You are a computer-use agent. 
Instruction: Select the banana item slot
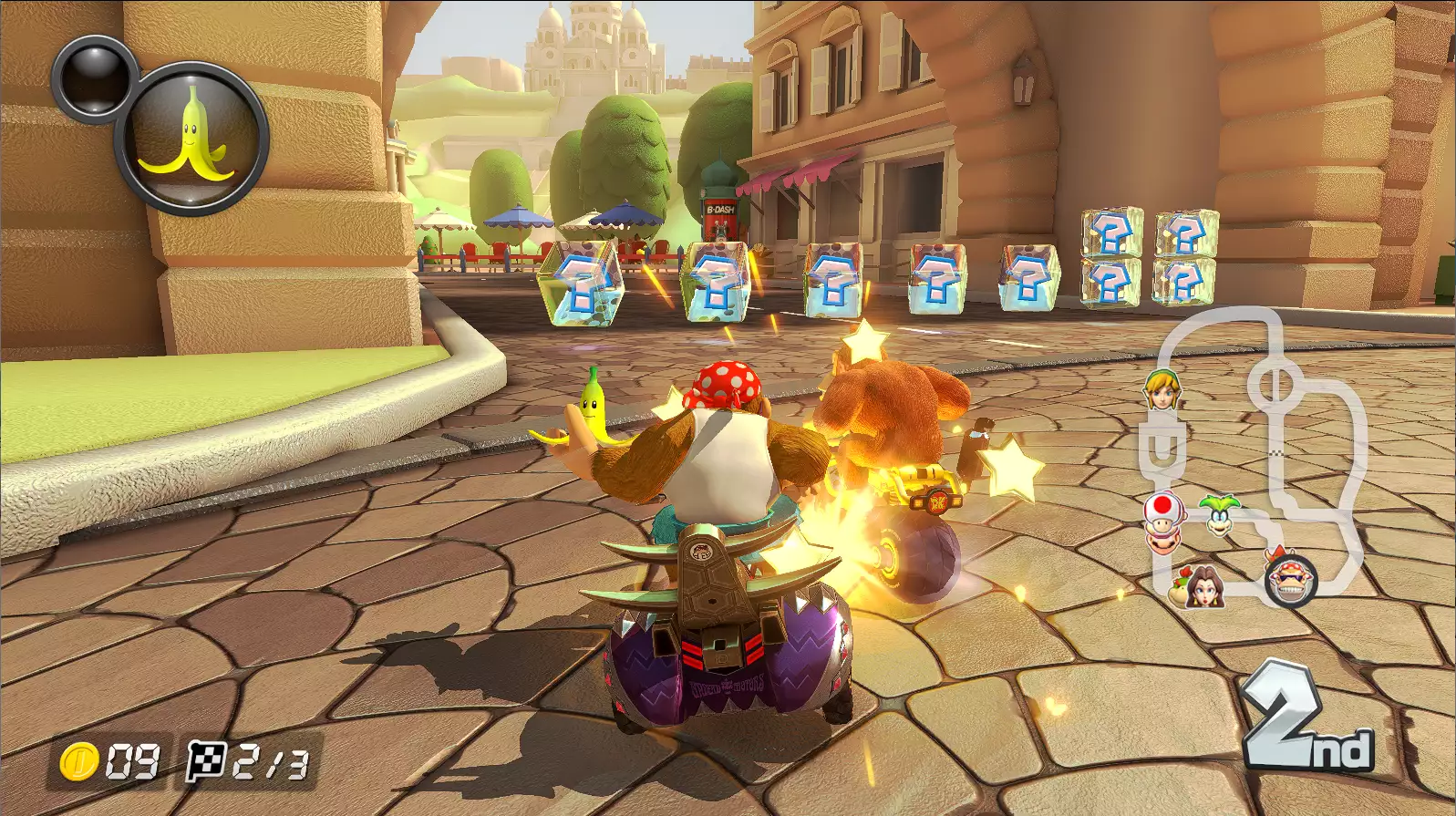tap(192, 139)
